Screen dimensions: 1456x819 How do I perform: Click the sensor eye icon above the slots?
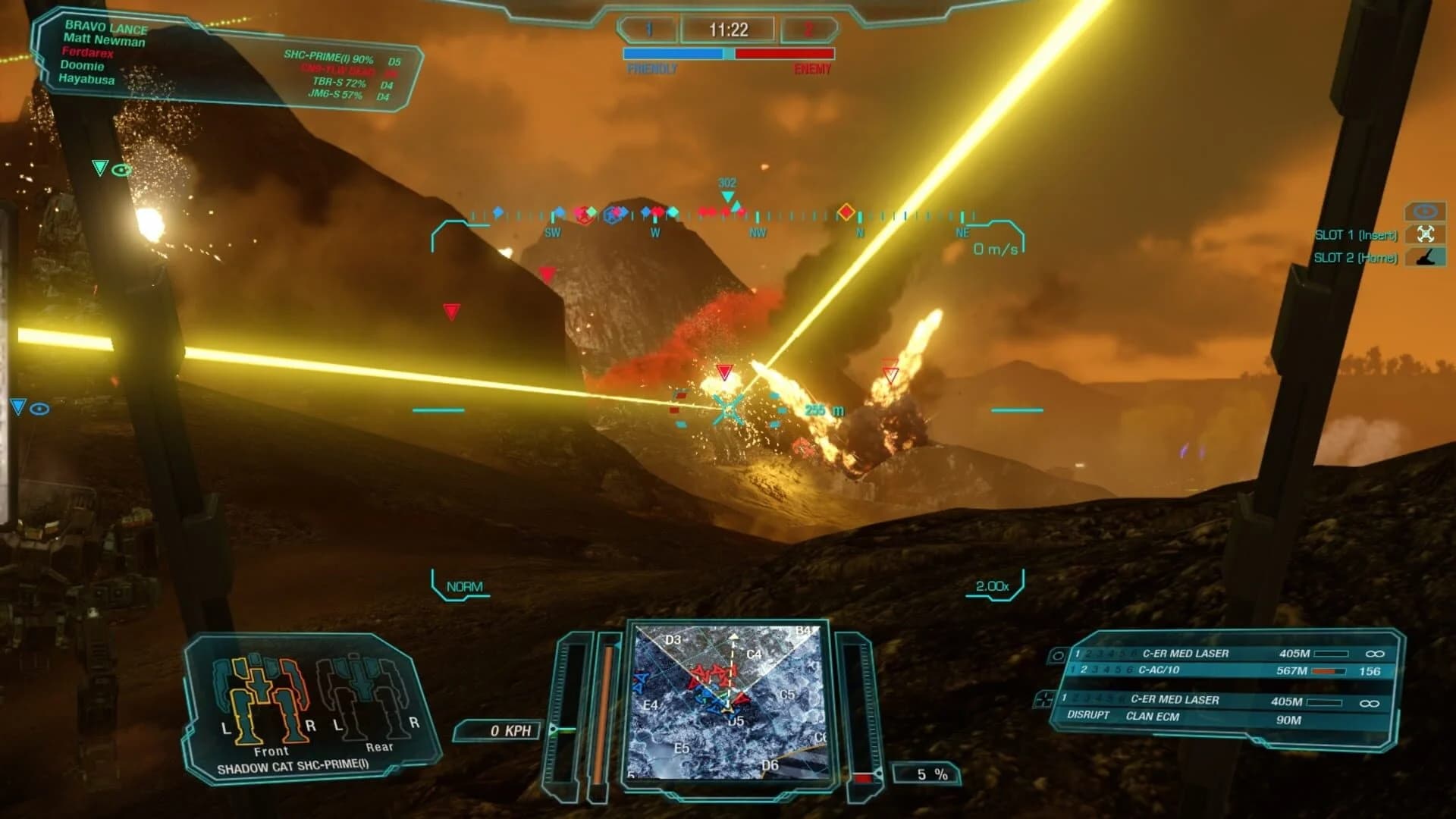click(x=1424, y=214)
